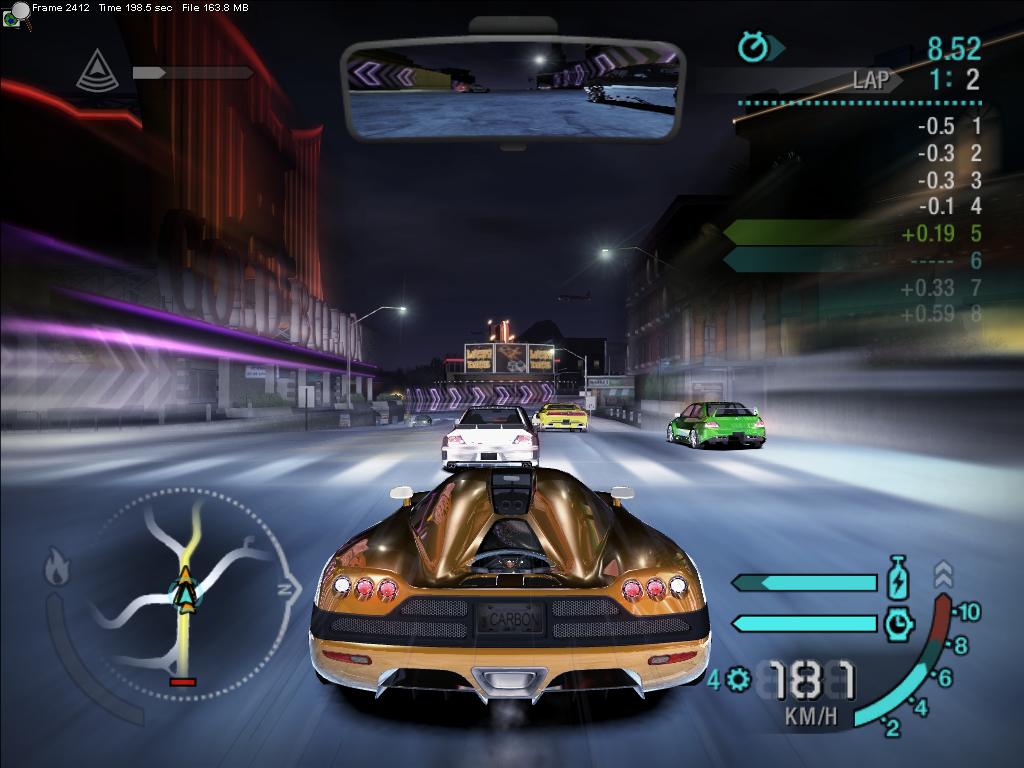Click the player arrow marker on the minimap
This screenshot has height=768, width=1024.
[x=185, y=592]
